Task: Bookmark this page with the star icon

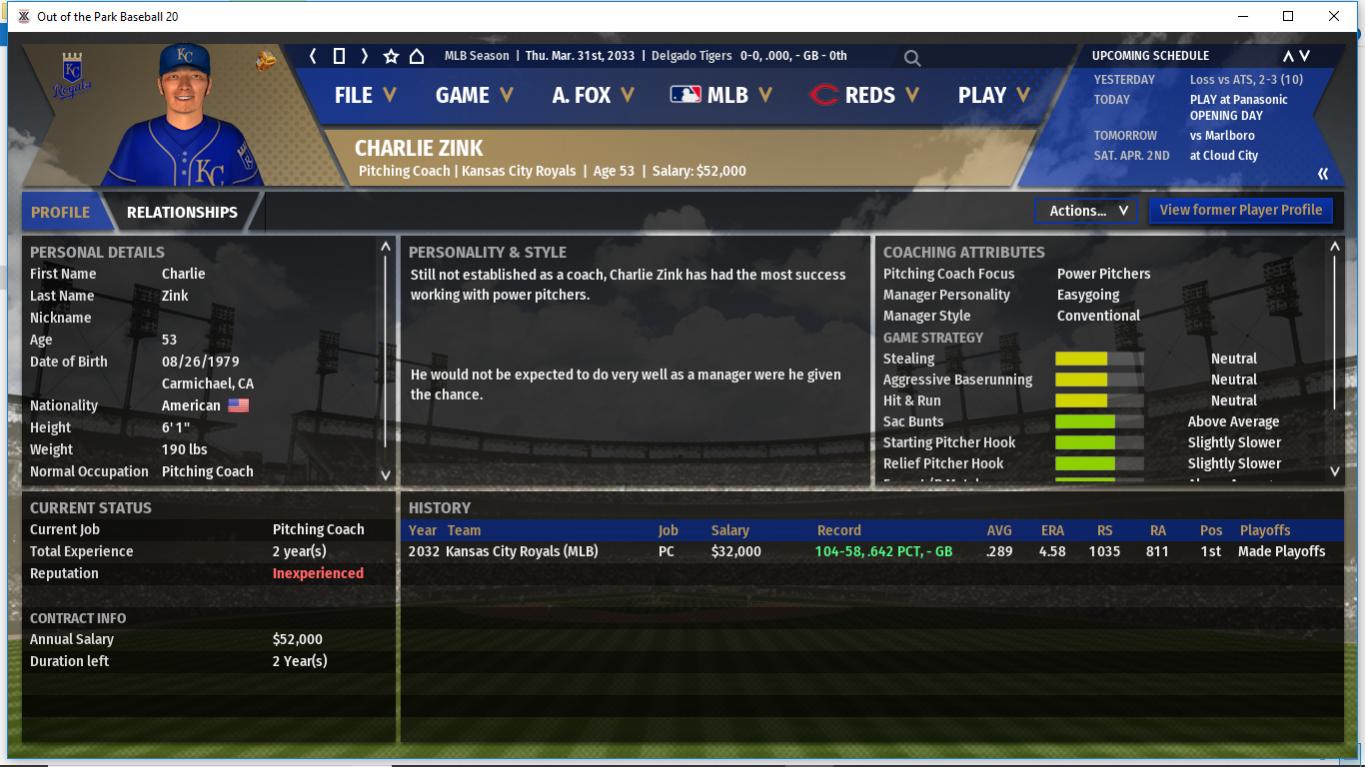Action: click(x=391, y=56)
